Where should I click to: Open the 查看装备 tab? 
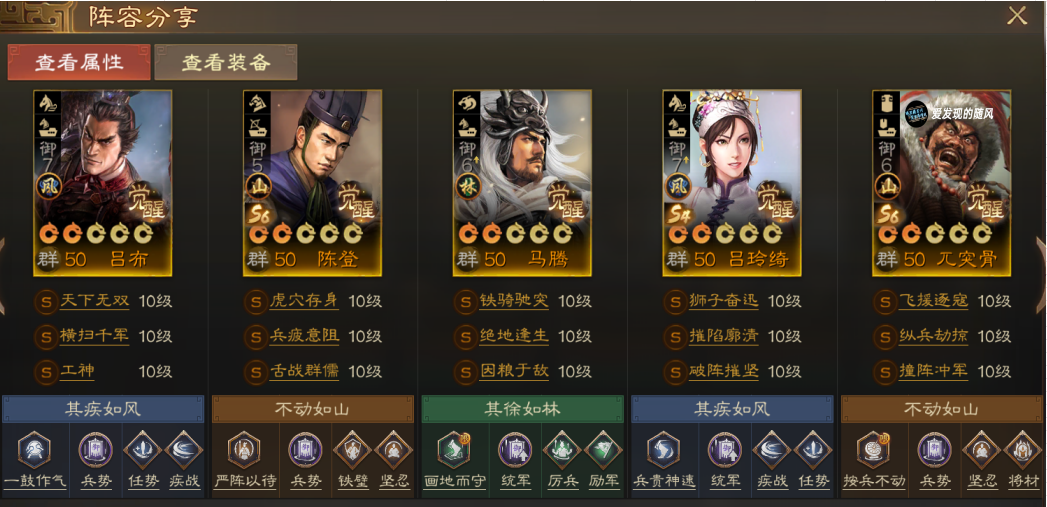pos(226,62)
